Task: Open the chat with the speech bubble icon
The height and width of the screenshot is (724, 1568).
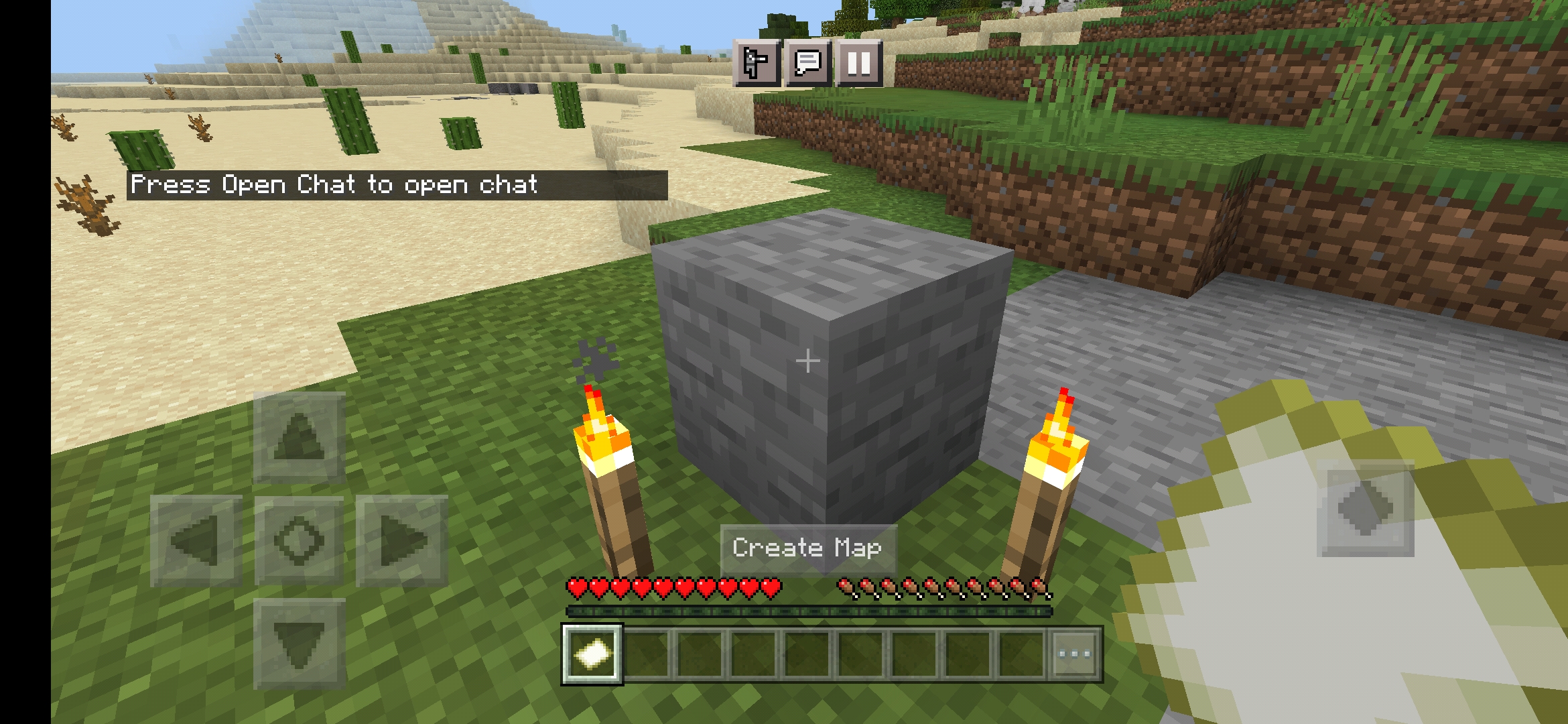Action: 809,64
